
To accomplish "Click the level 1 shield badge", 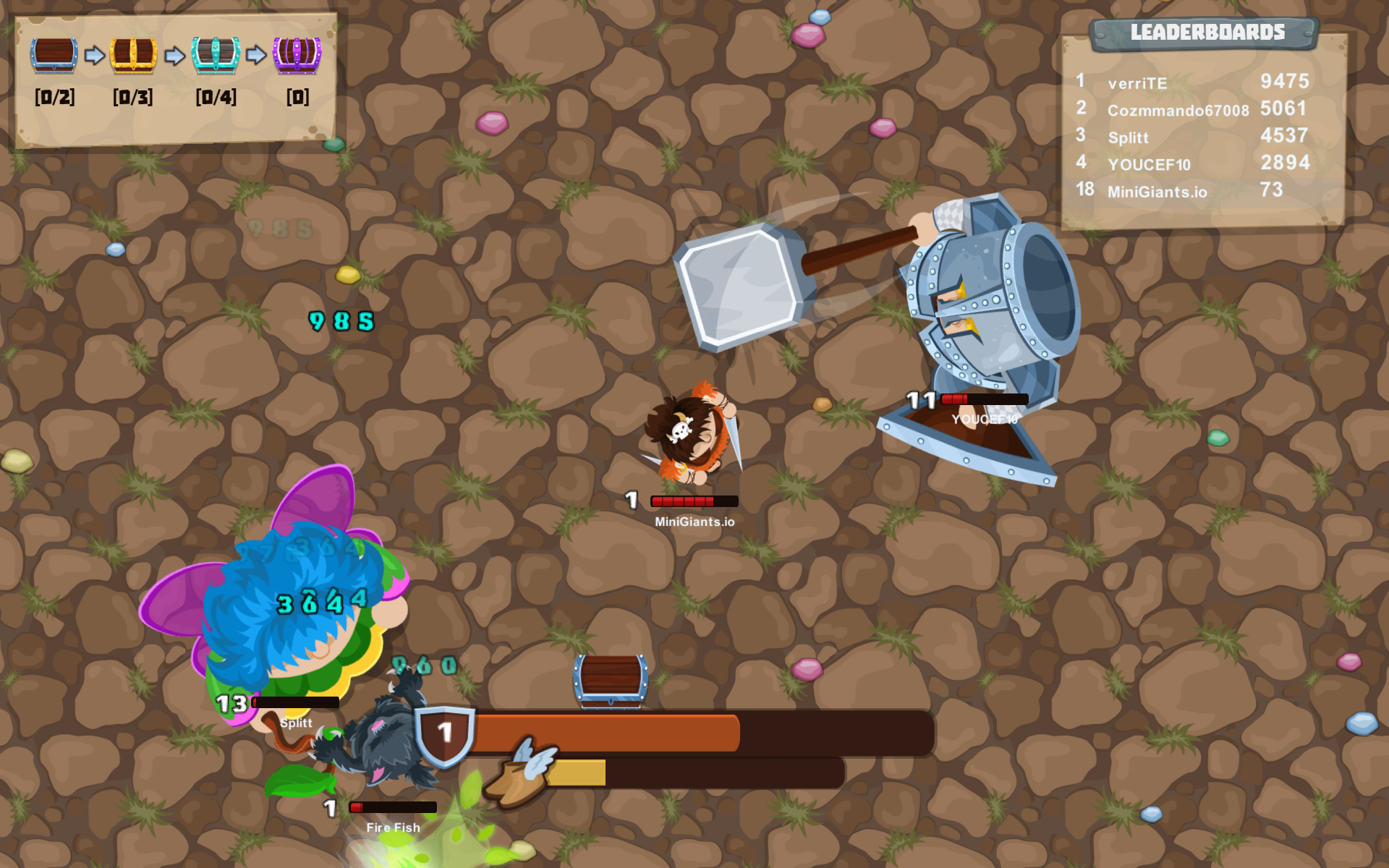I will coord(443,733).
